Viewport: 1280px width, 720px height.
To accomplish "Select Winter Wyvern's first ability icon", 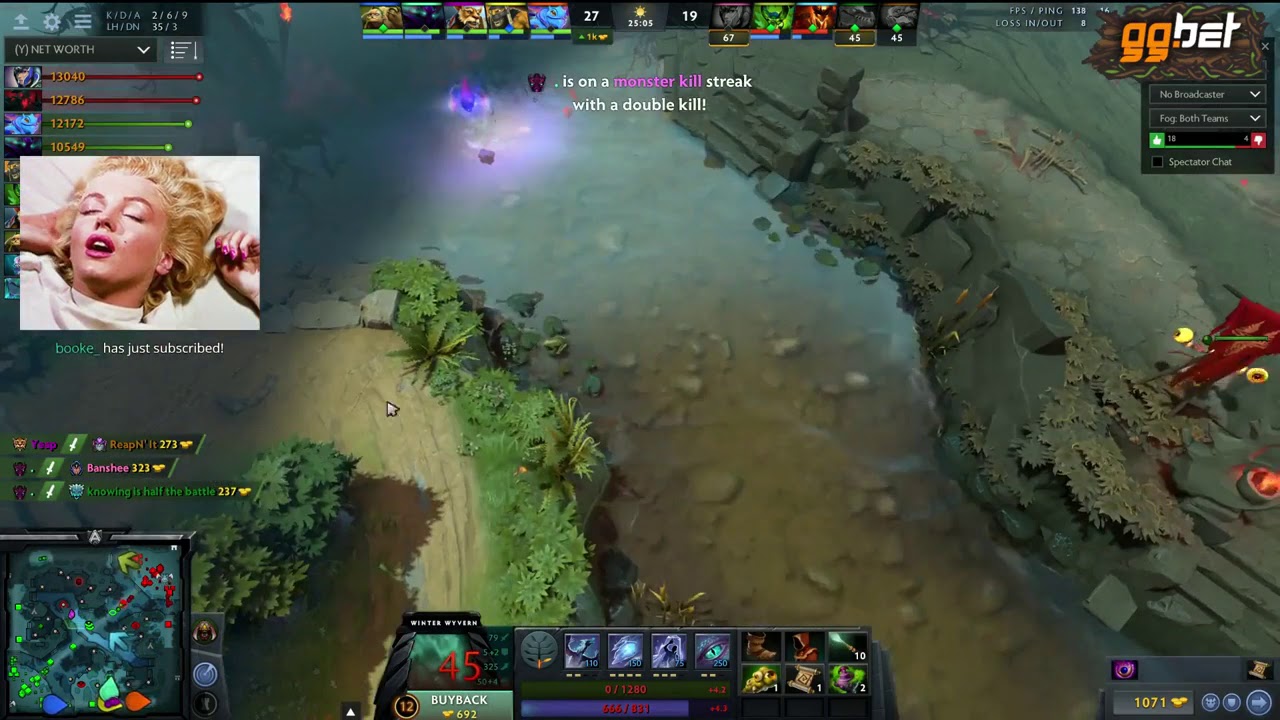I will (581, 650).
